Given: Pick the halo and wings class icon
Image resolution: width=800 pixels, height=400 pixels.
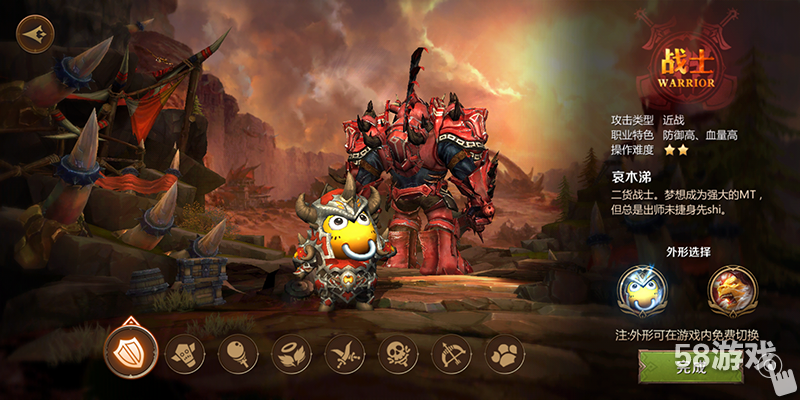Looking at the screenshot, I should pos(291,353).
